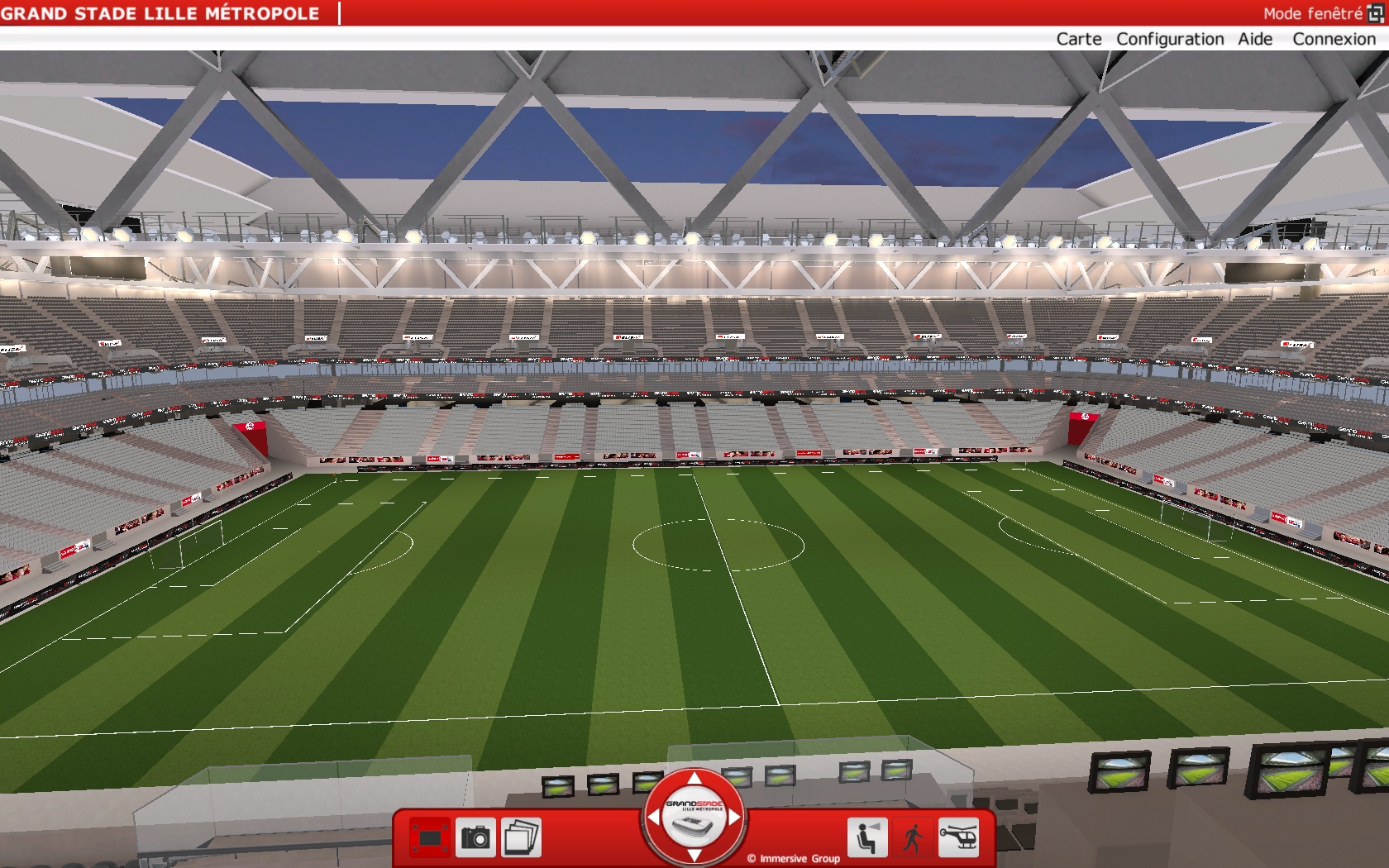The height and width of the screenshot is (868, 1389).
Task: Click the fullscreen frame icon in toolbar
Action: [x=430, y=837]
